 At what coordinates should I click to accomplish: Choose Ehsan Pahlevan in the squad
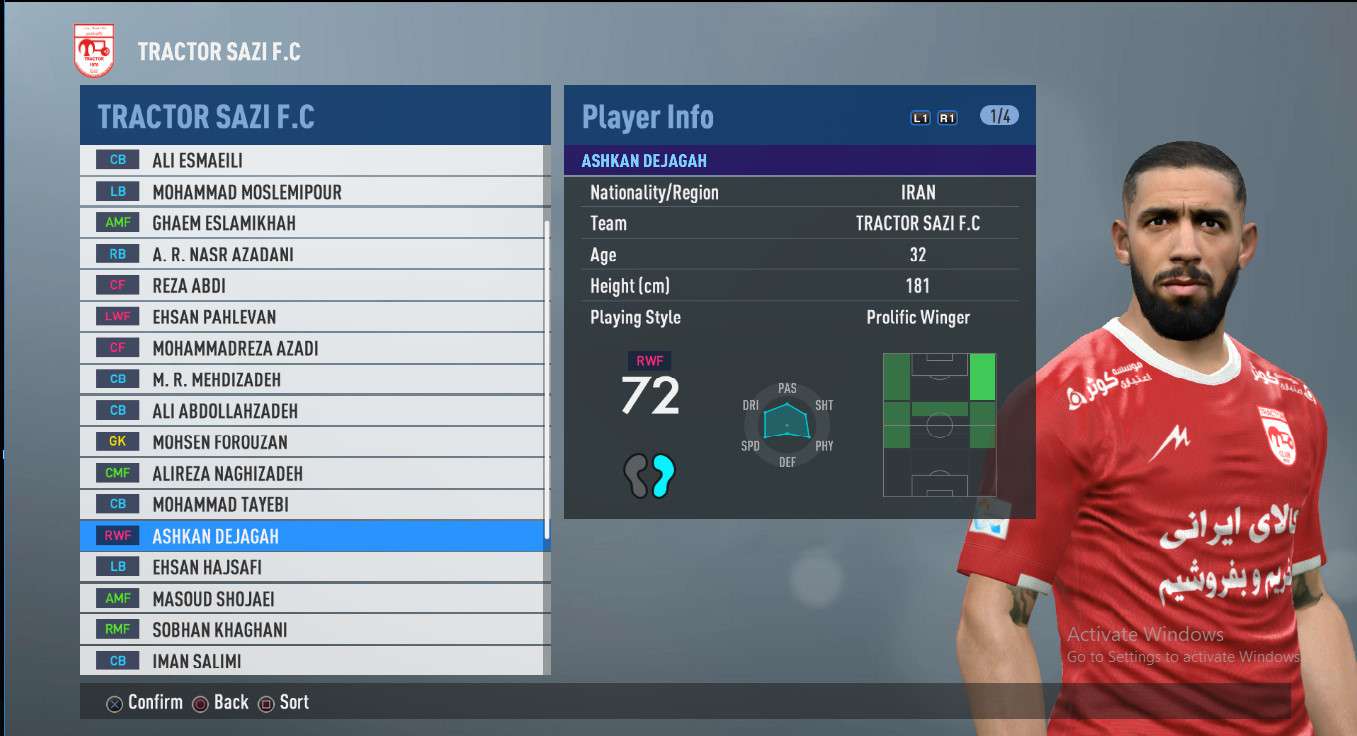(312, 317)
